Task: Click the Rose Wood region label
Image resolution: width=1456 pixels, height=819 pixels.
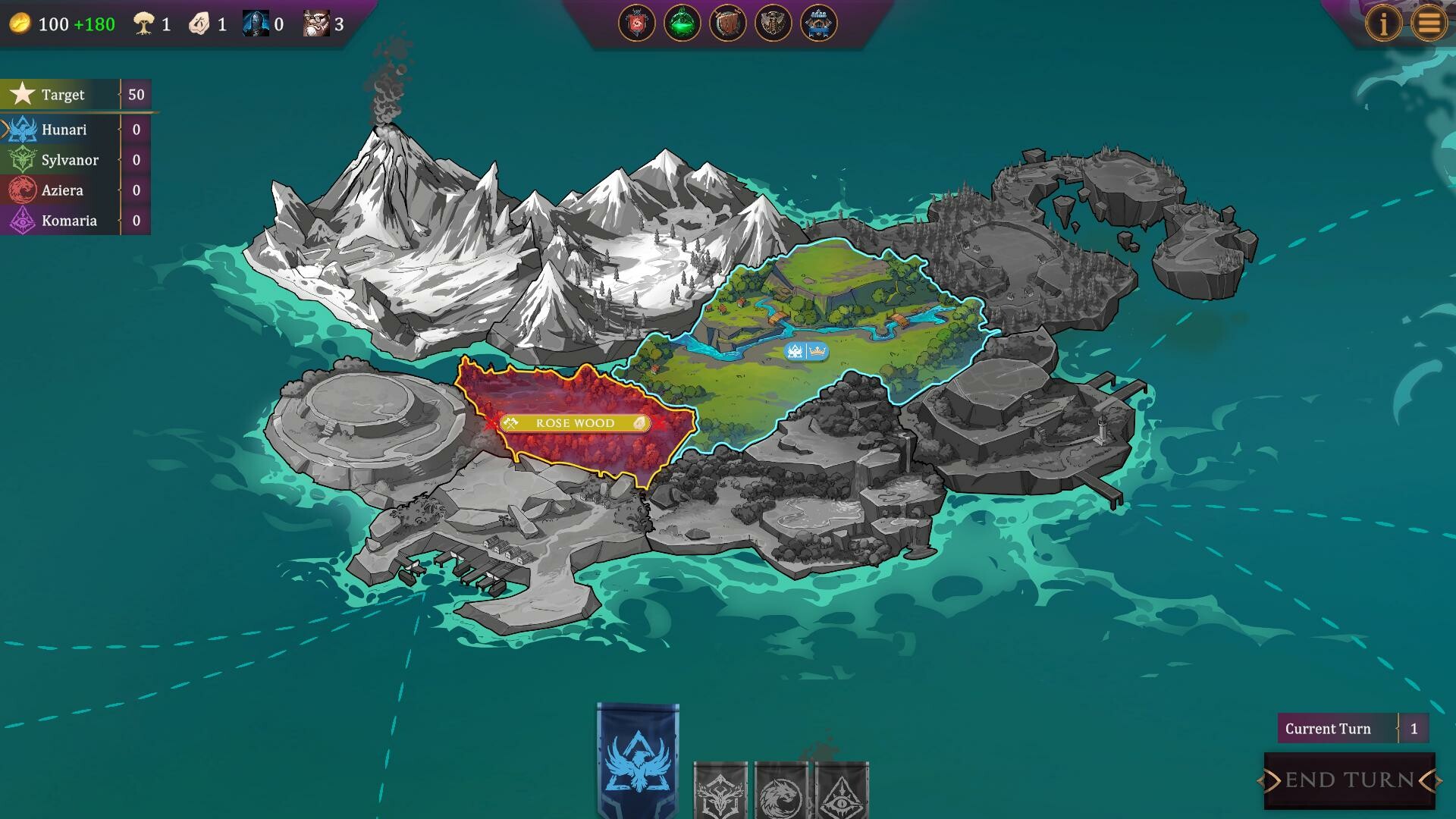Action: tap(574, 423)
